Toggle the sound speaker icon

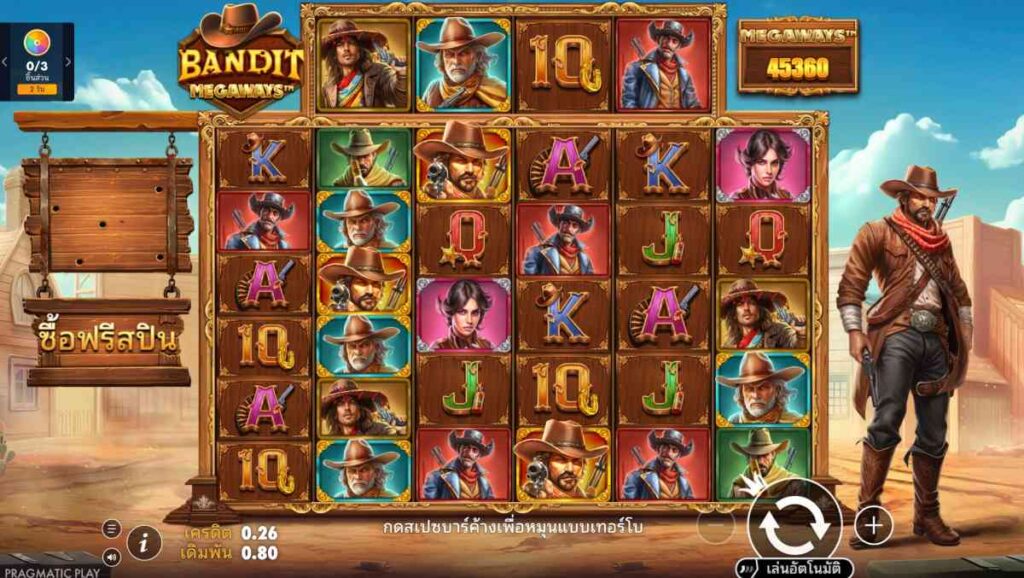pyautogui.click(x=111, y=557)
